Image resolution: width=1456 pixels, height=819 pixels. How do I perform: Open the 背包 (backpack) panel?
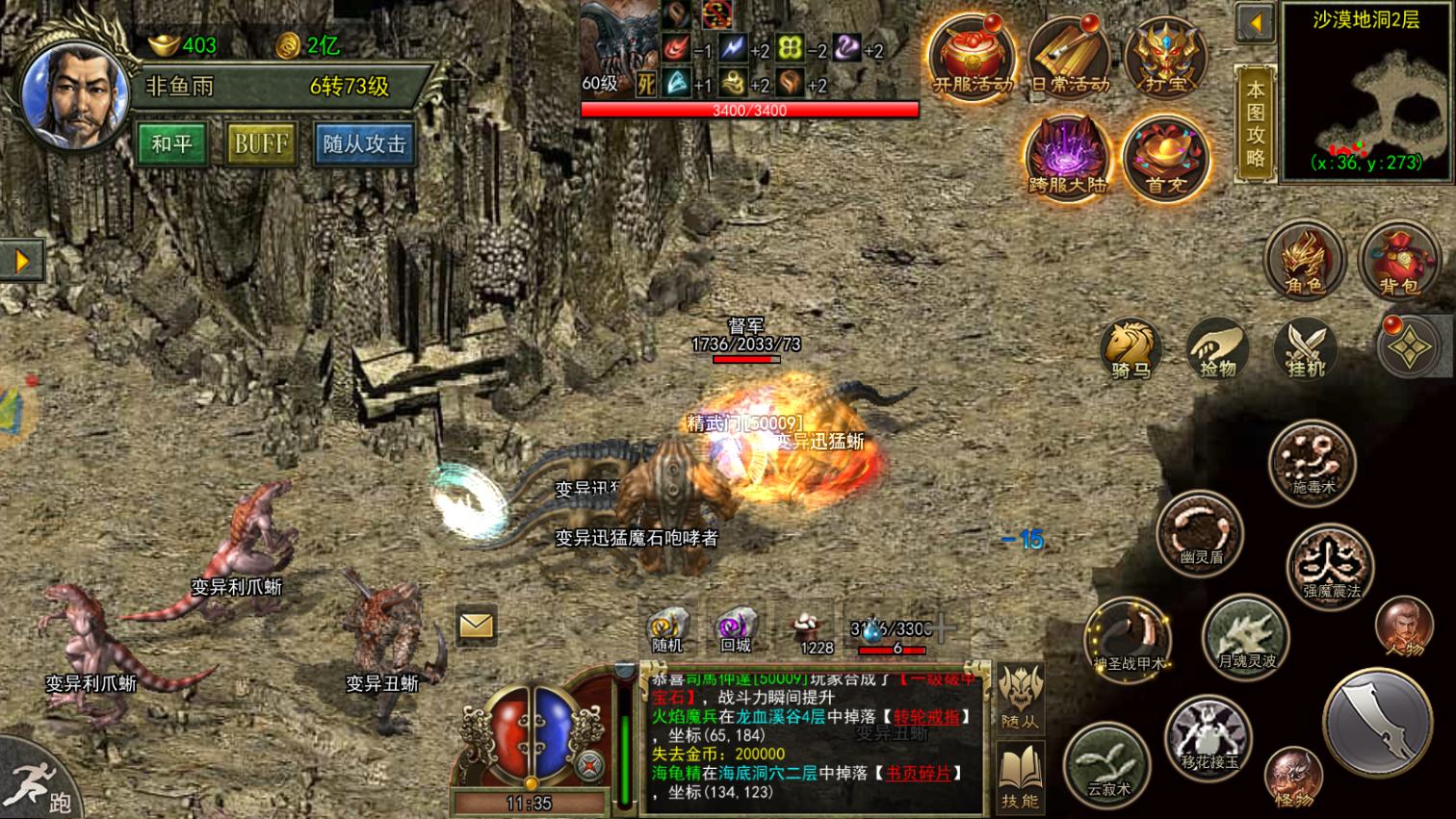(1401, 261)
